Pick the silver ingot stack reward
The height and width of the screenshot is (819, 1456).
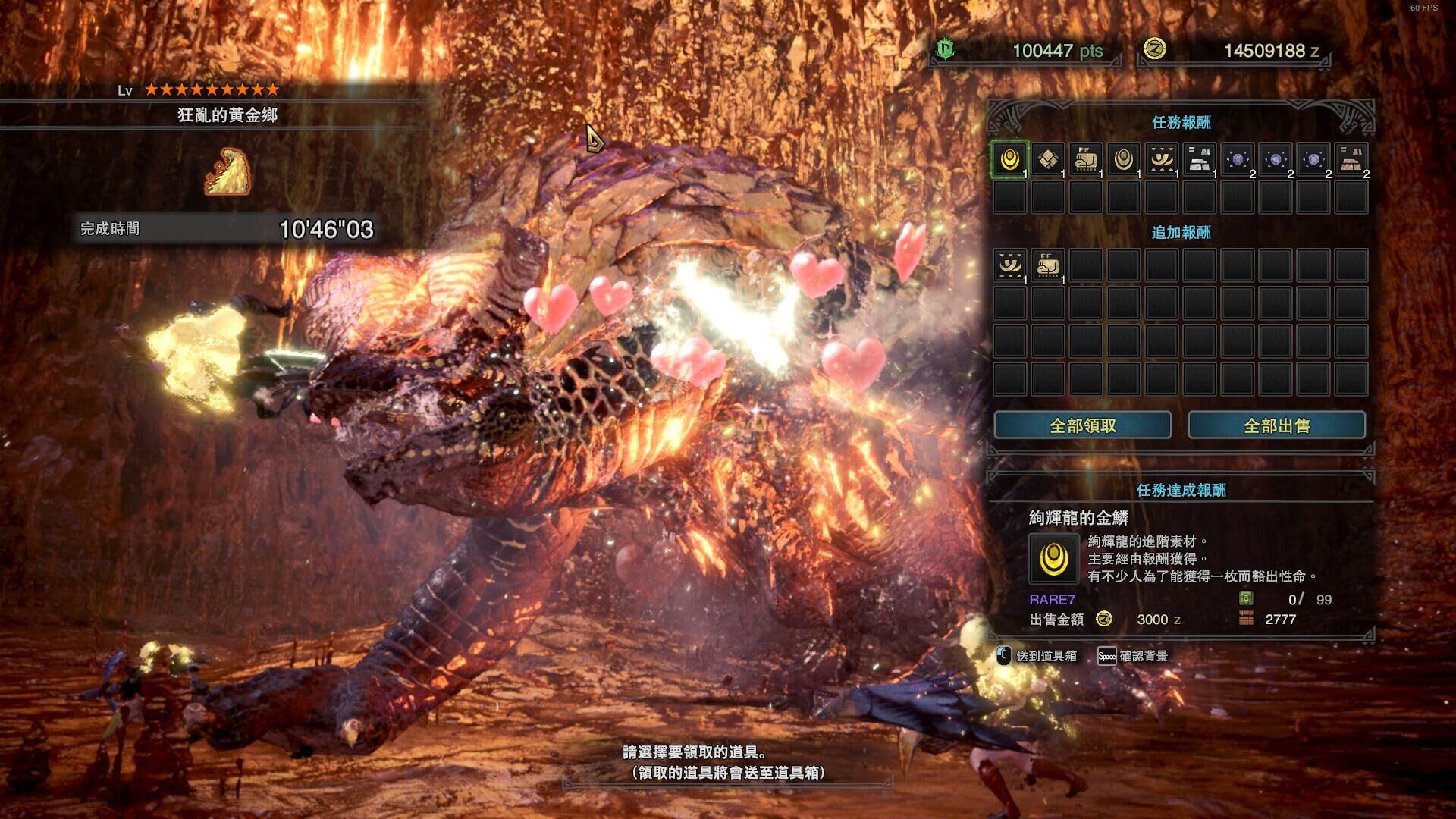1199,159
